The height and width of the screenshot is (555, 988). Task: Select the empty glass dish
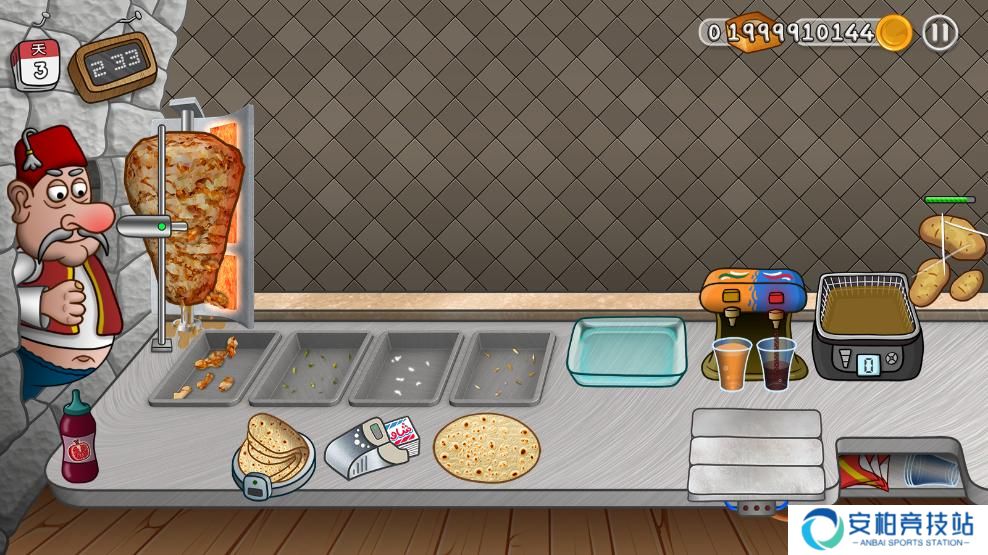point(627,350)
